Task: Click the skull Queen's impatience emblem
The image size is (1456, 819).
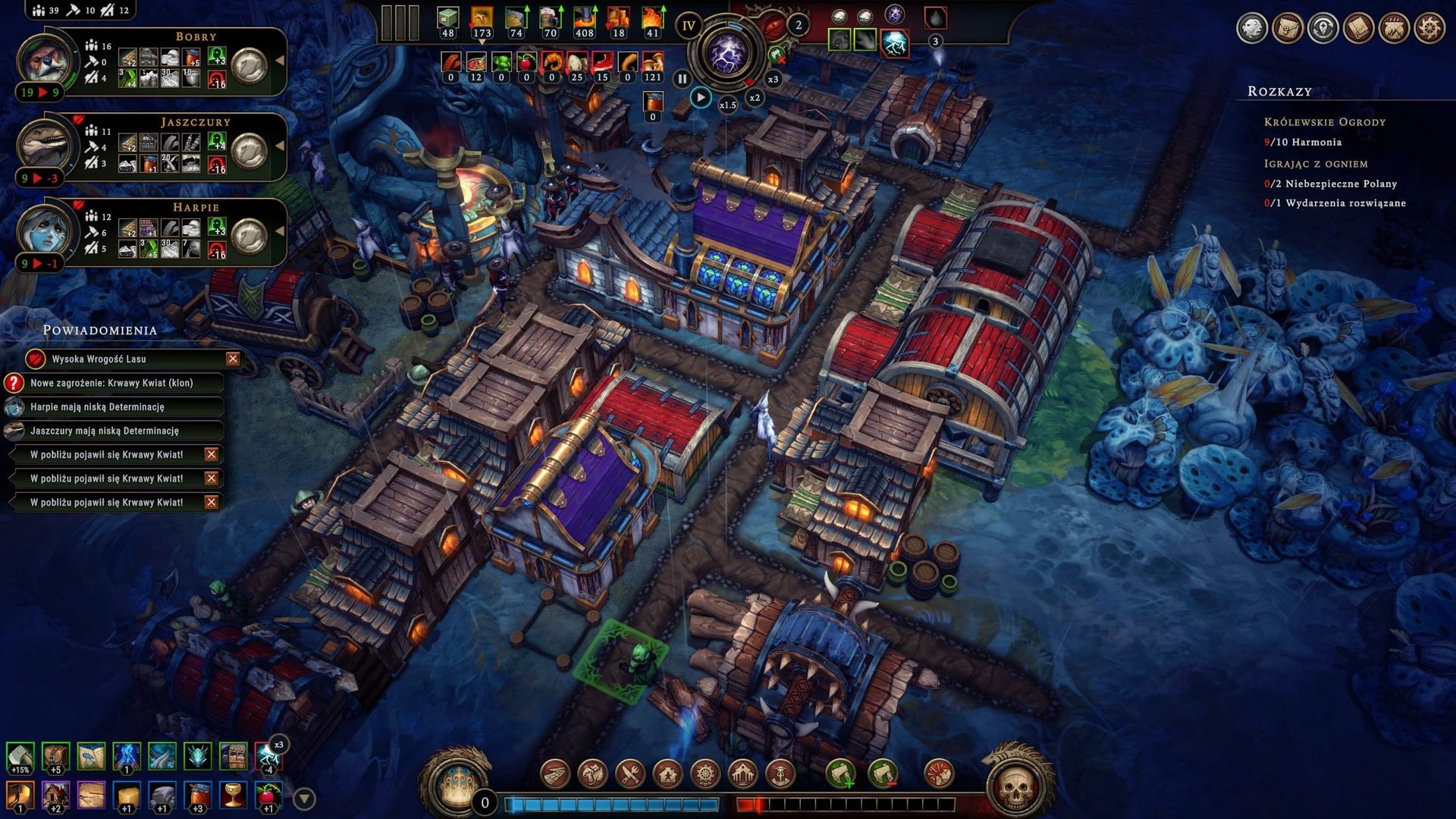Action: tap(1015, 789)
